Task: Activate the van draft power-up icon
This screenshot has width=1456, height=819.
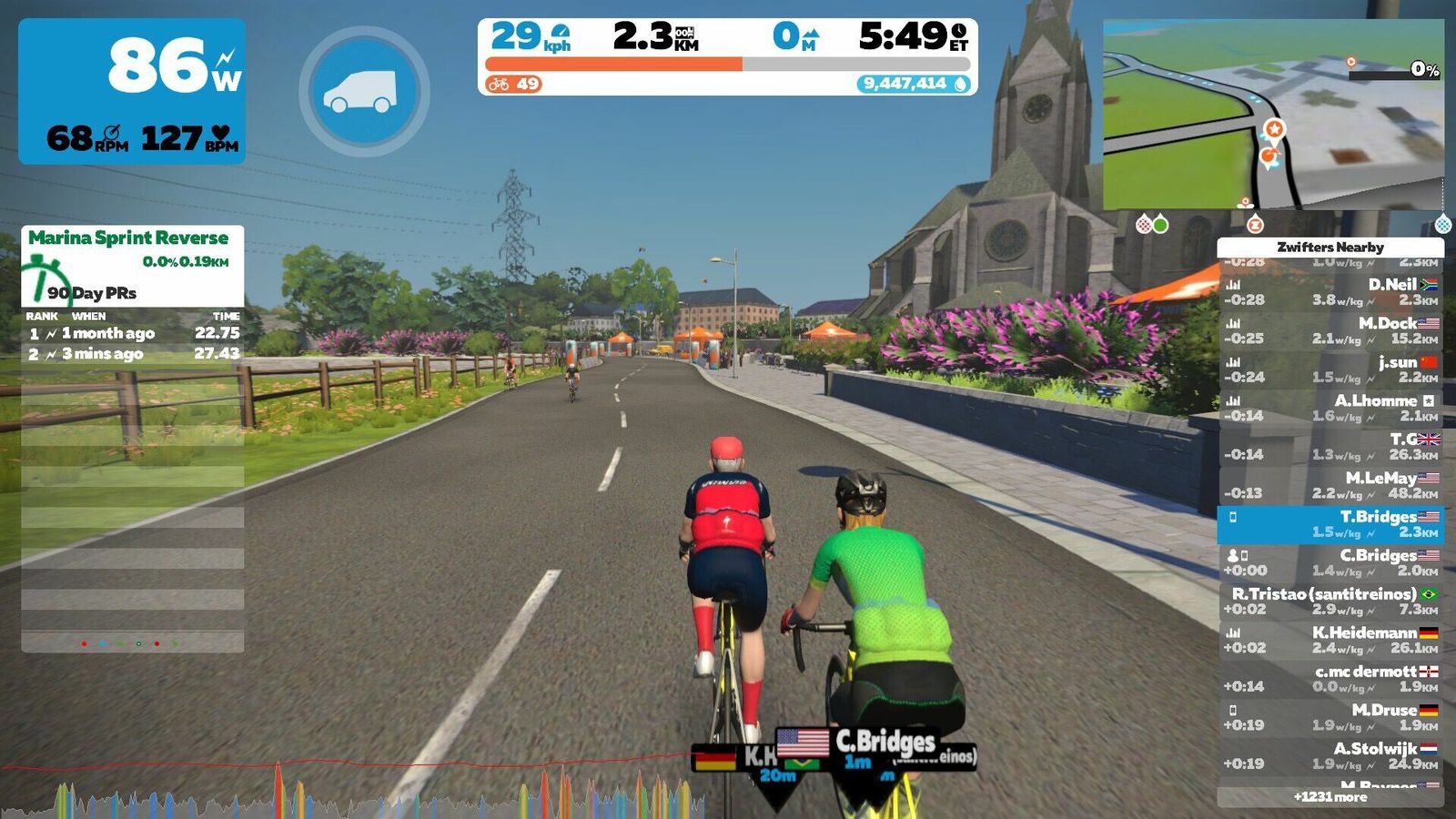Action: click(364, 91)
